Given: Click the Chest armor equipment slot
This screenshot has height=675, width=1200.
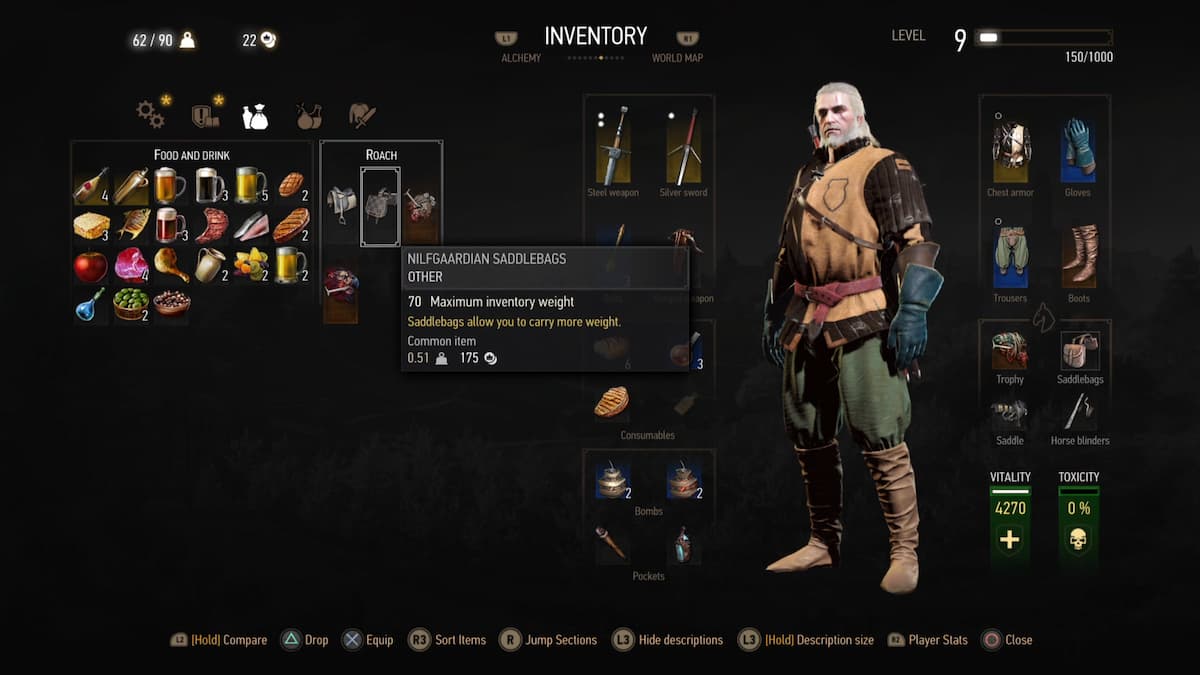Looking at the screenshot, I should point(1010,150).
